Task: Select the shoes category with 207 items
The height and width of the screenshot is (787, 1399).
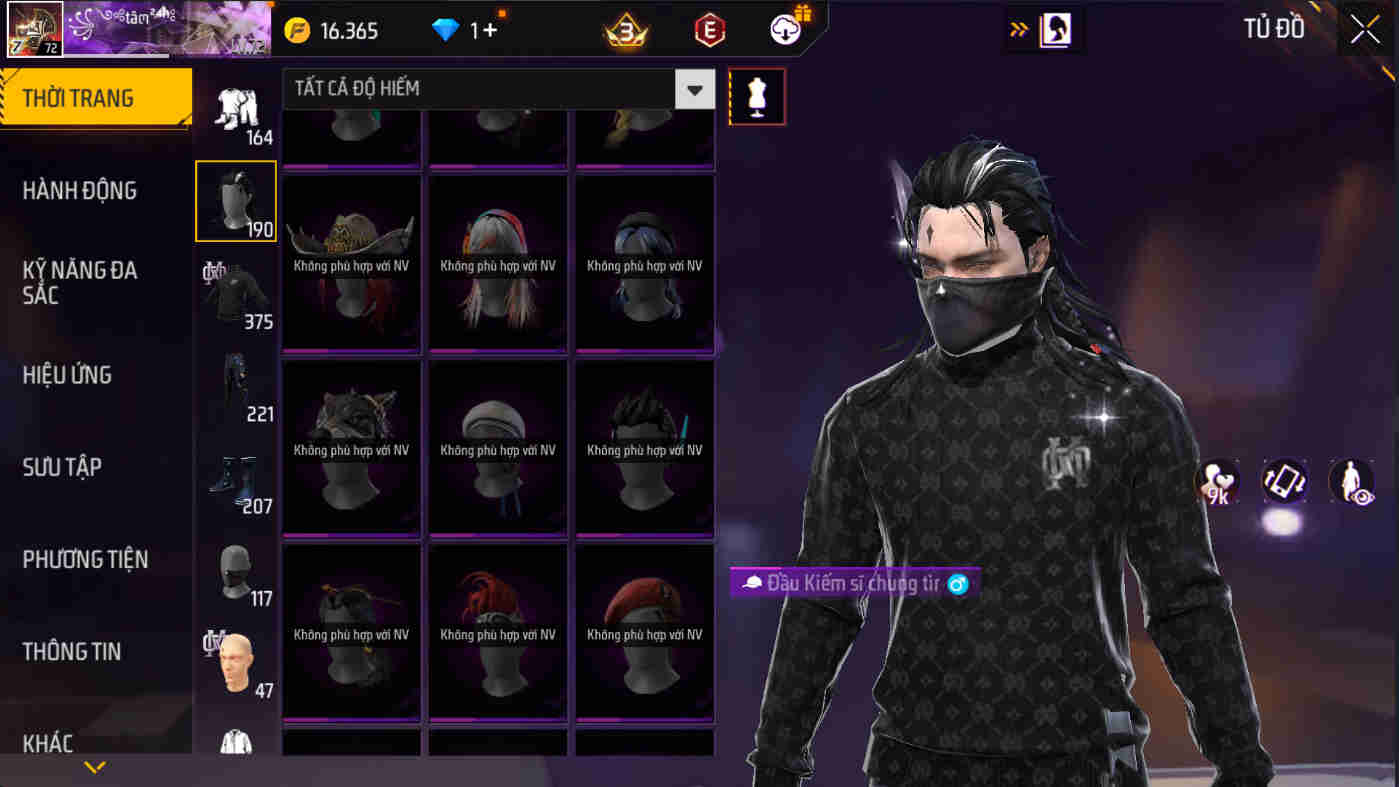Action: (236, 477)
